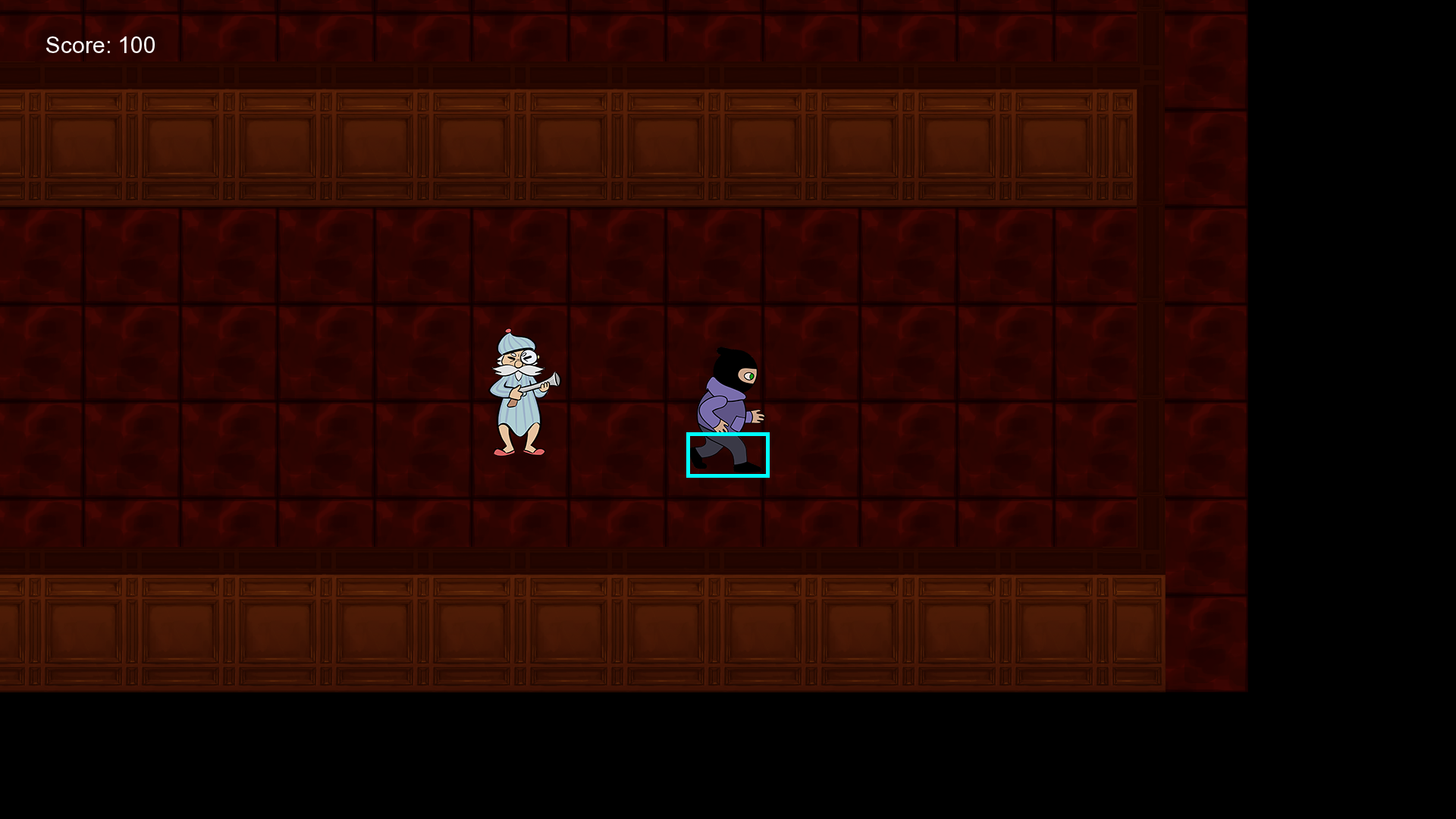The height and width of the screenshot is (819, 1456).
Task: Click inside the cyan highlight box
Action: (x=728, y=455)
